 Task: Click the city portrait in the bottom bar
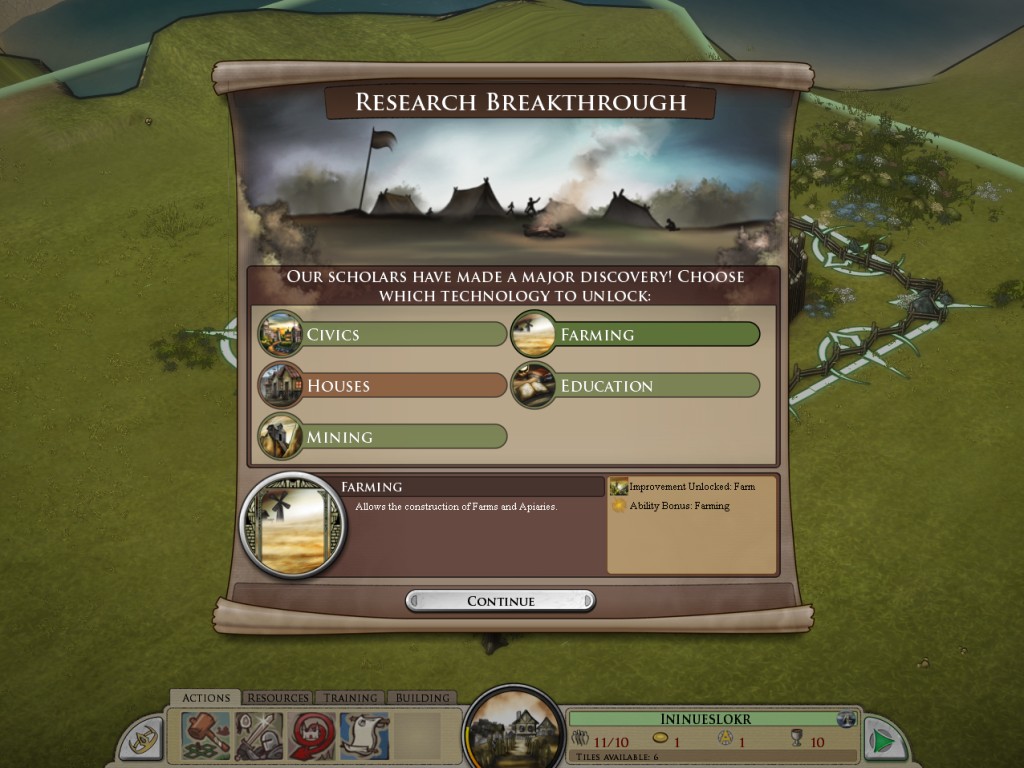[x=514, y=730]
